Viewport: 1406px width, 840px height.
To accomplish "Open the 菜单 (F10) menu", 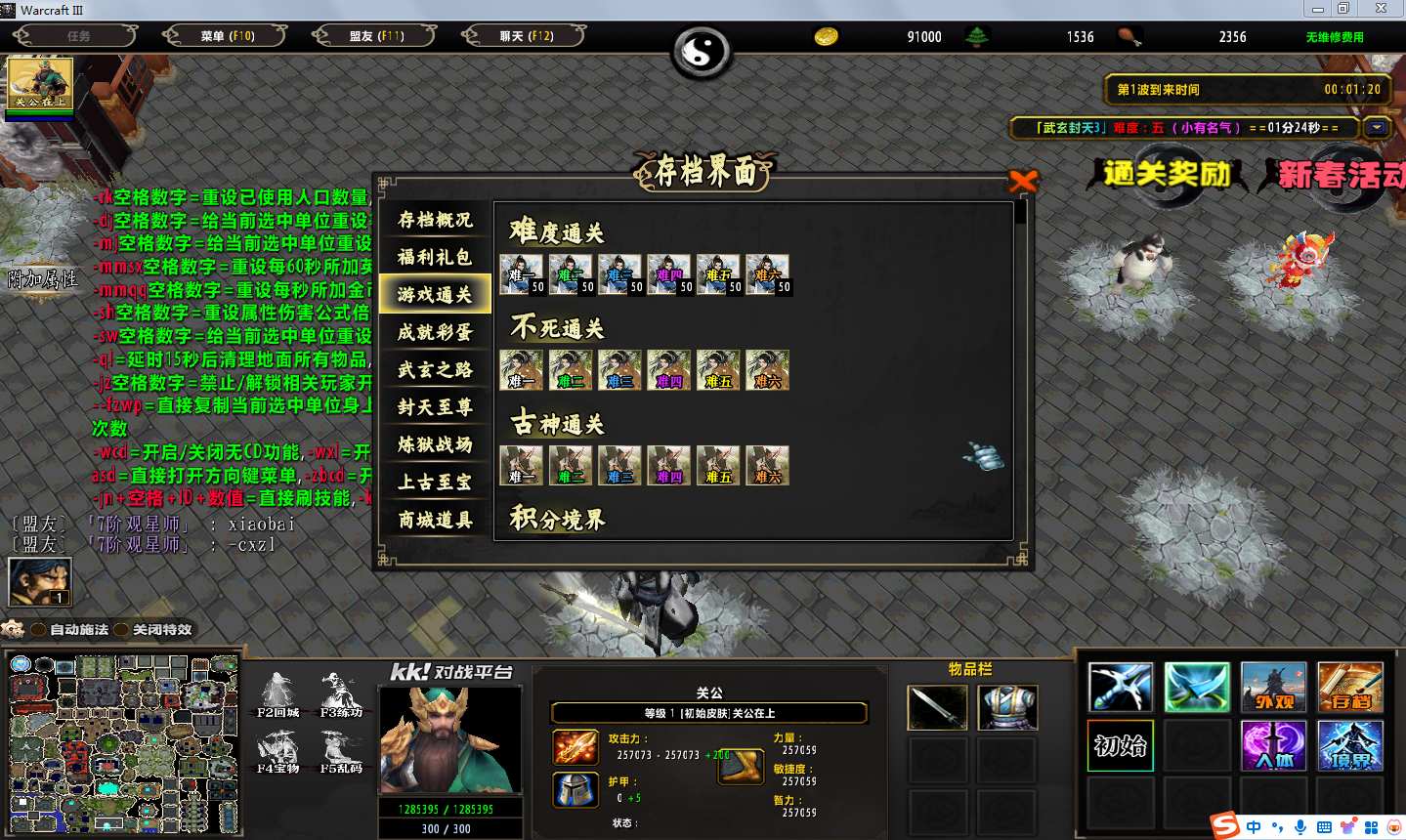I will pos(227,36).
